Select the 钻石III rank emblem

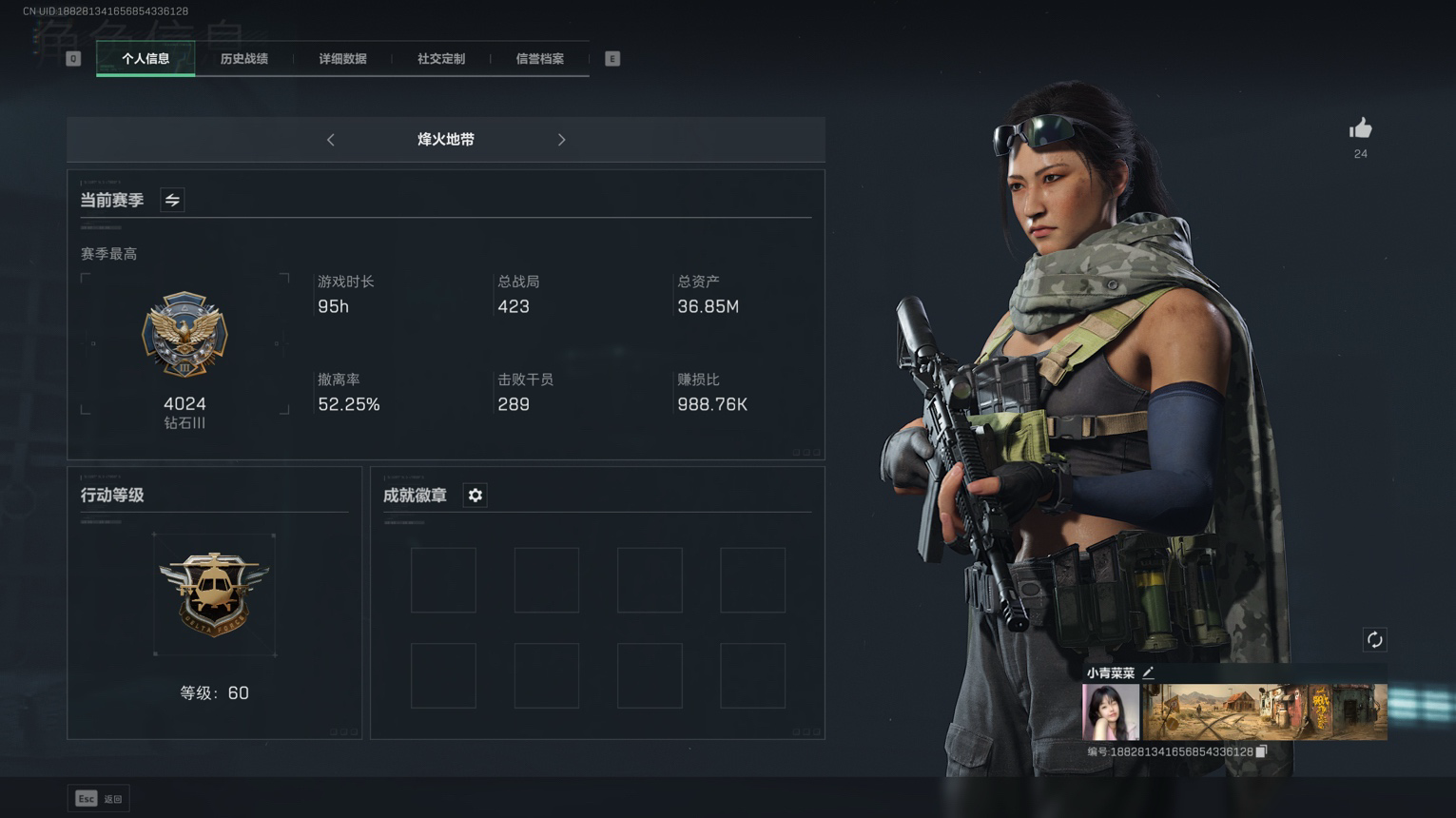[184, 335]
